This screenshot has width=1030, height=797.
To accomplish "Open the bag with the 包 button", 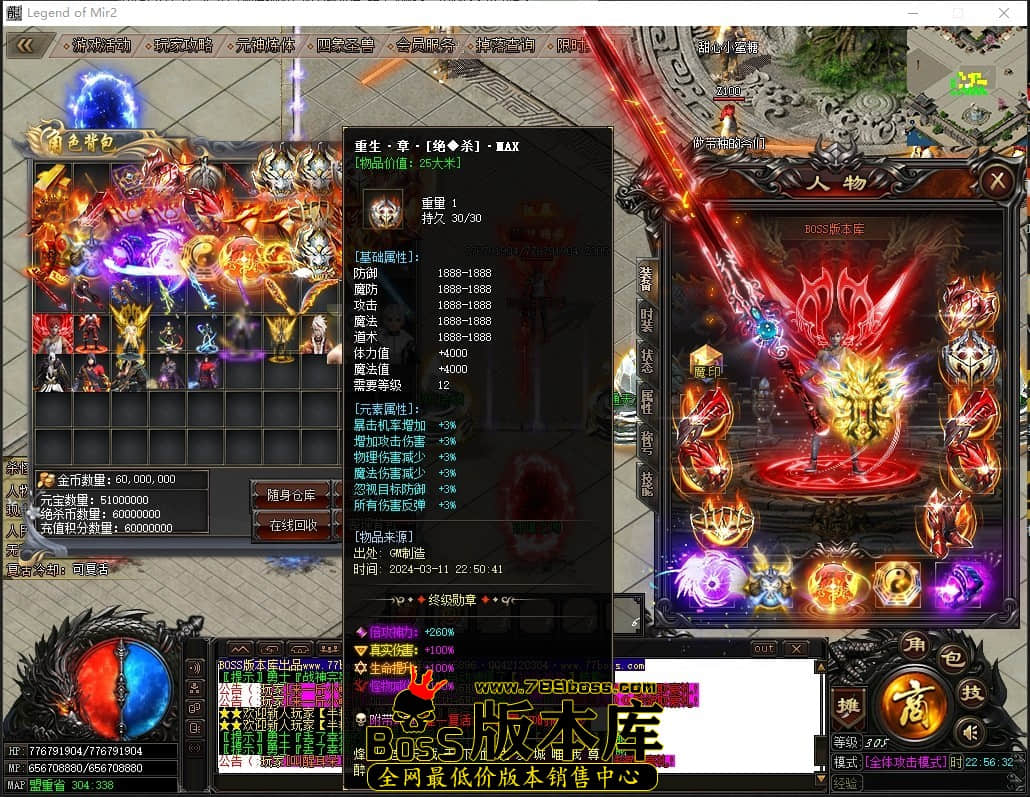I will [x=954, y=658].
